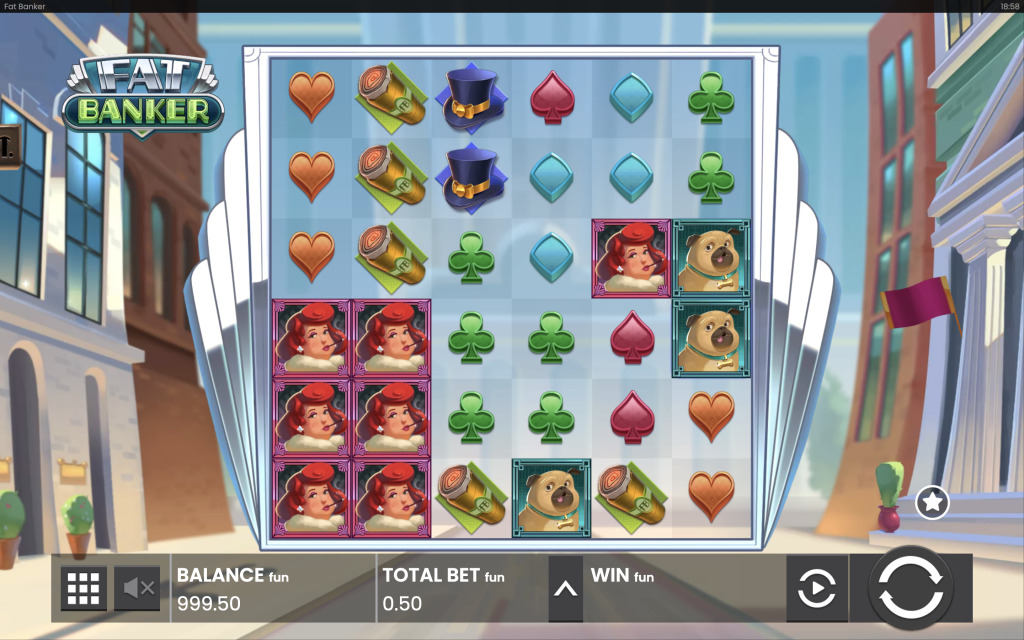Spin the reels with the circular arrows button
Screen dimensions: 1024x640
(x=910, y=589)
